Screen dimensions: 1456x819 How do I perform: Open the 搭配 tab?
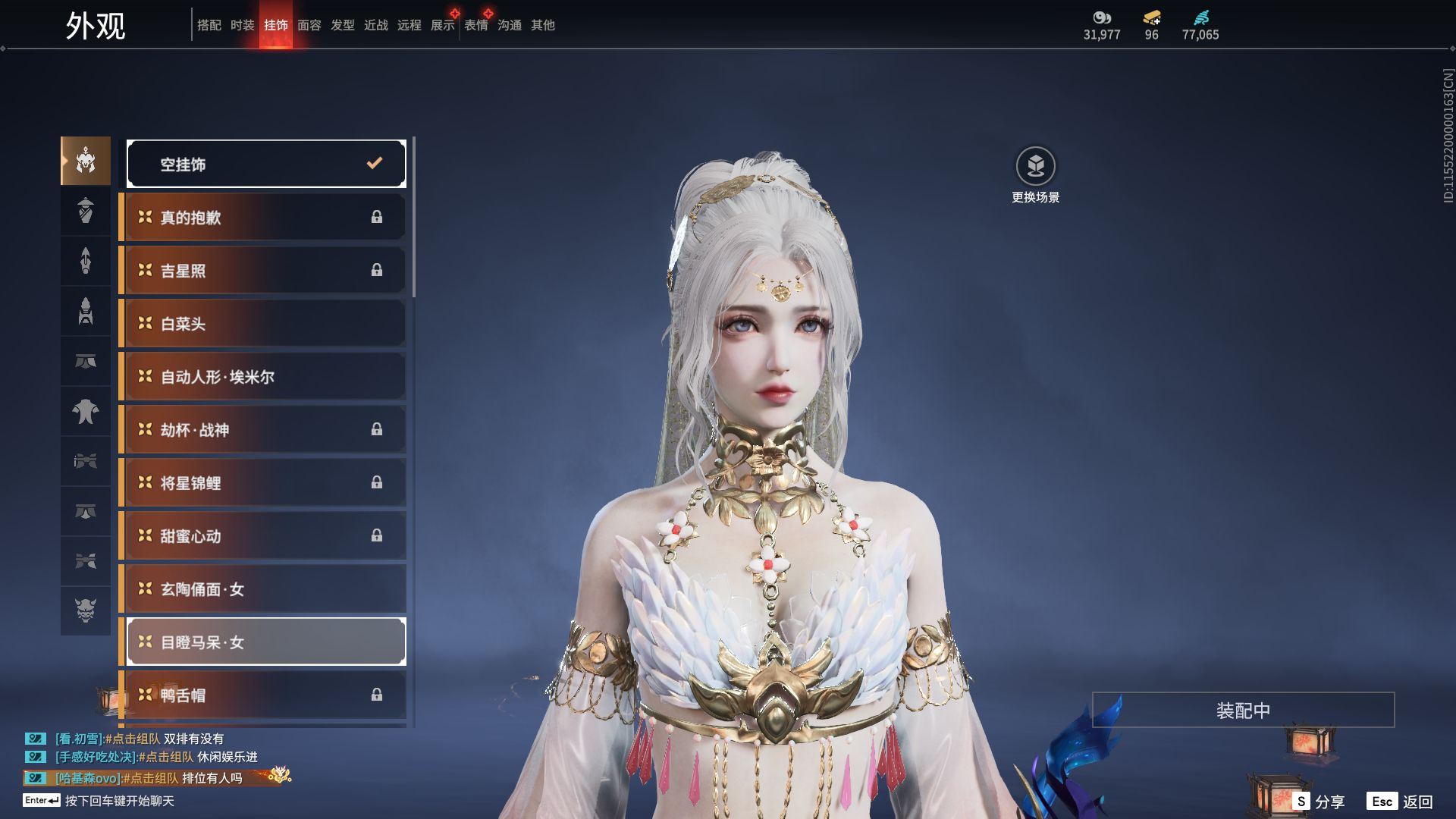coord(209,25)
